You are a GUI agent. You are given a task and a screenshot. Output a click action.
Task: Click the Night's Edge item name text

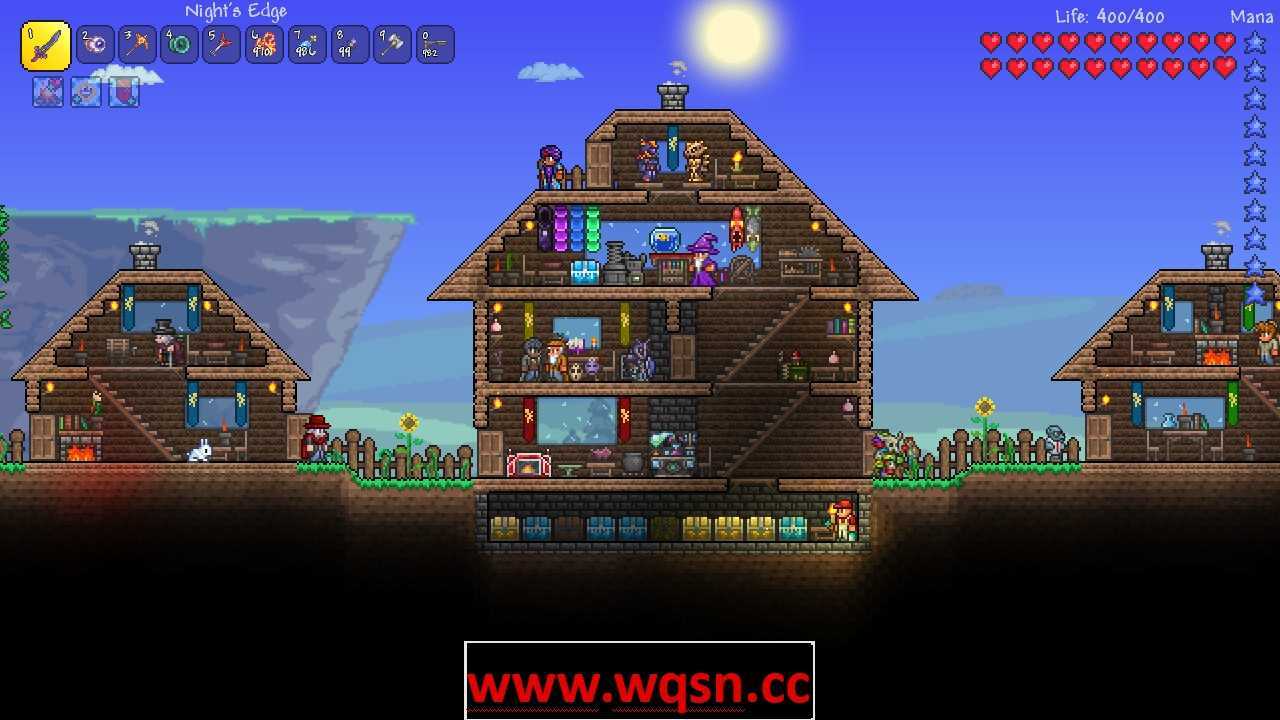coord(235,11)
